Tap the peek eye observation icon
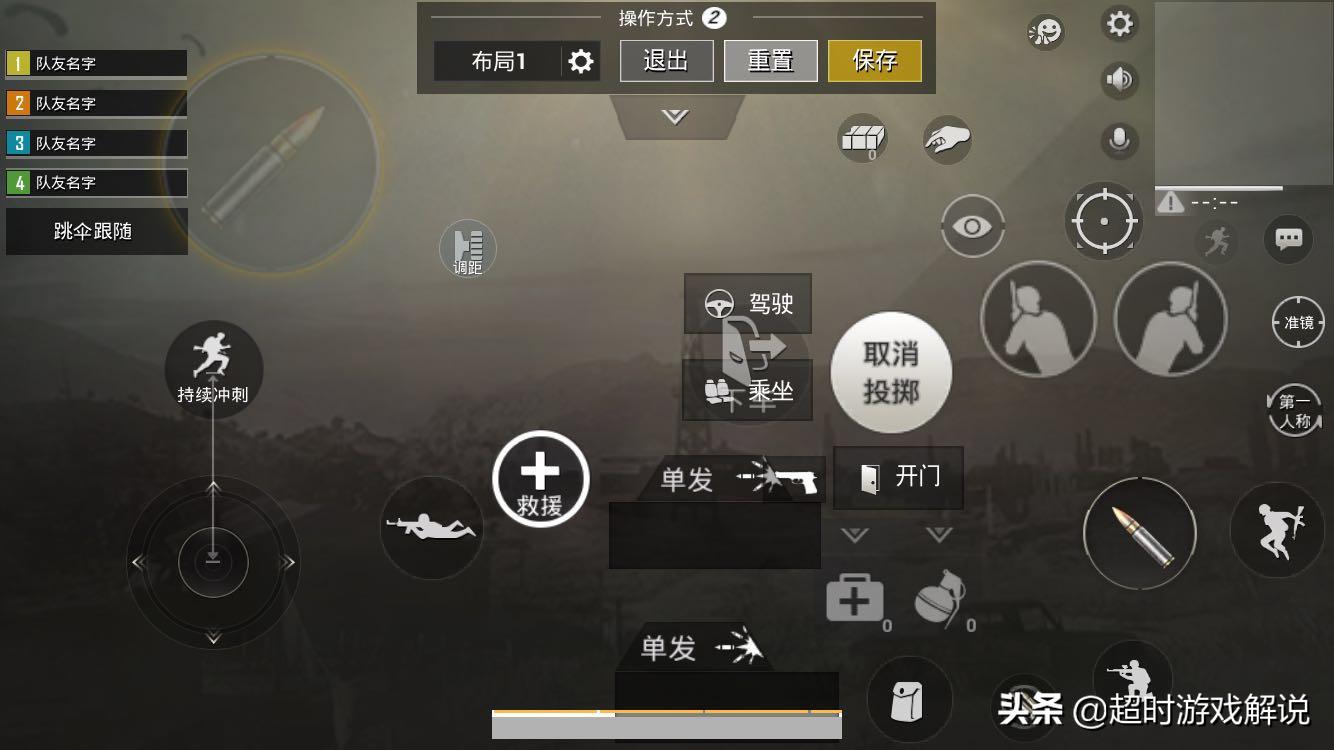 (971, 225)
